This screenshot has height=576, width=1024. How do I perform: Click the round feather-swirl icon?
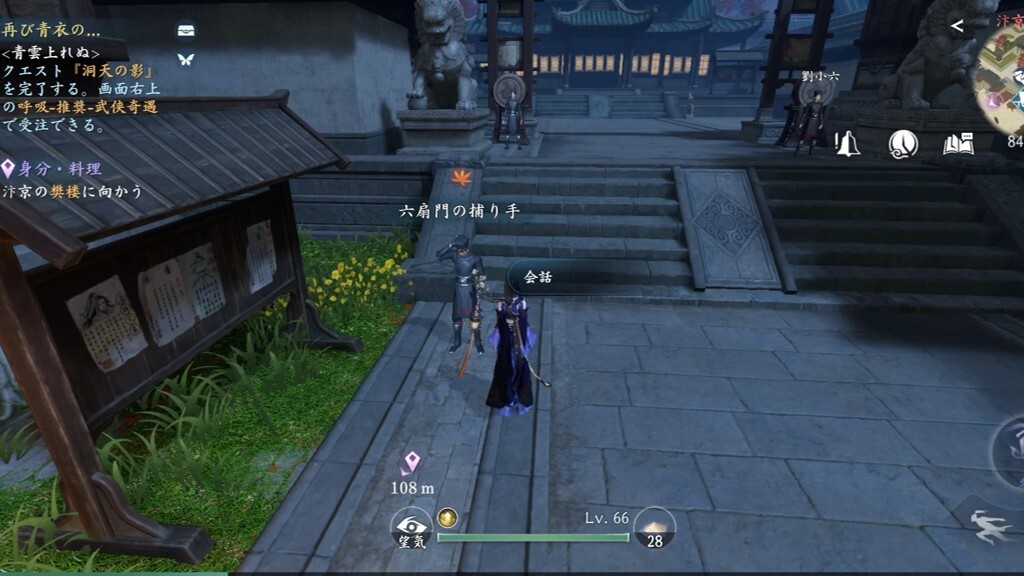point(903,144)
